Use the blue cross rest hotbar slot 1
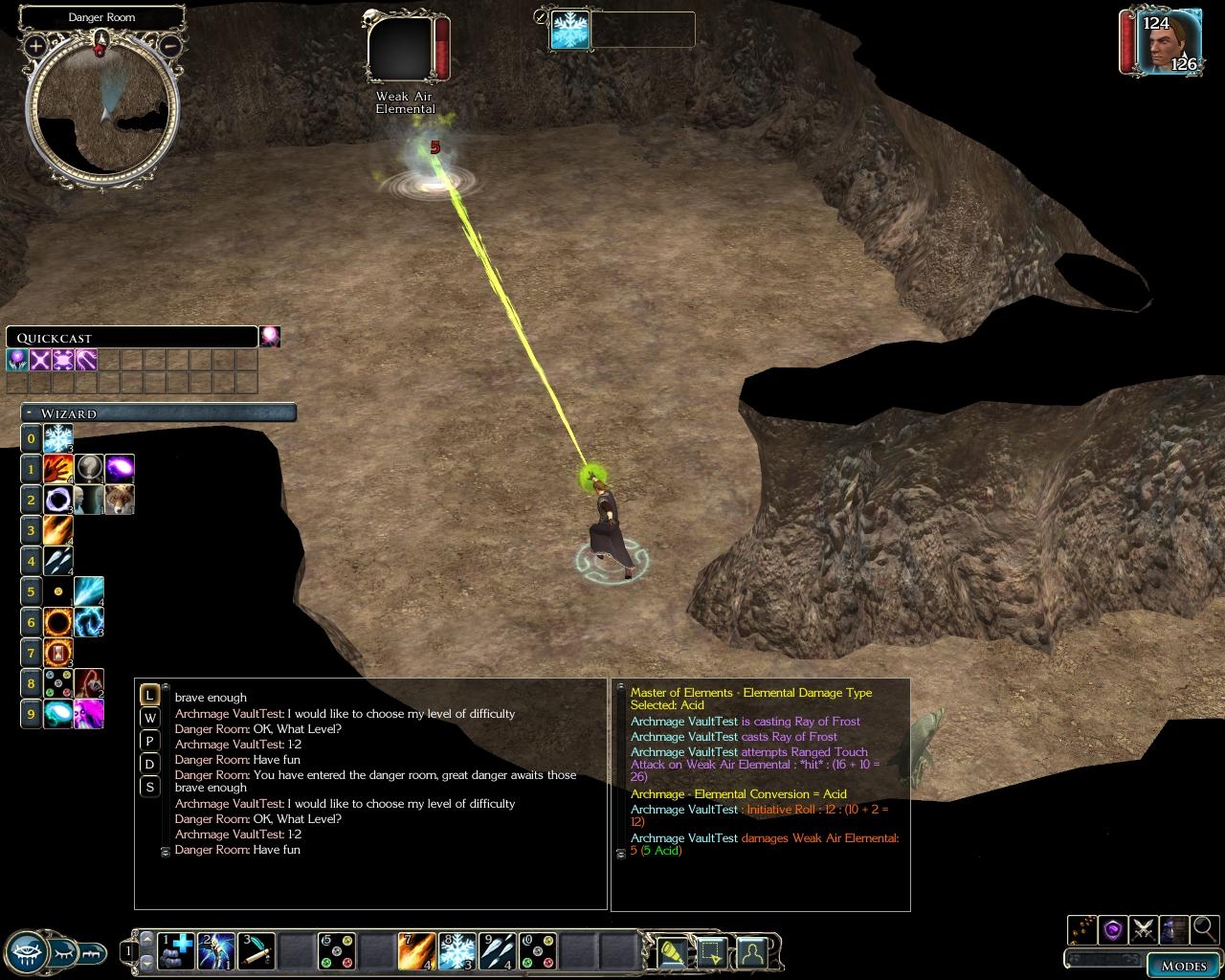This screenshot has width=1225, height=980. 176,951
